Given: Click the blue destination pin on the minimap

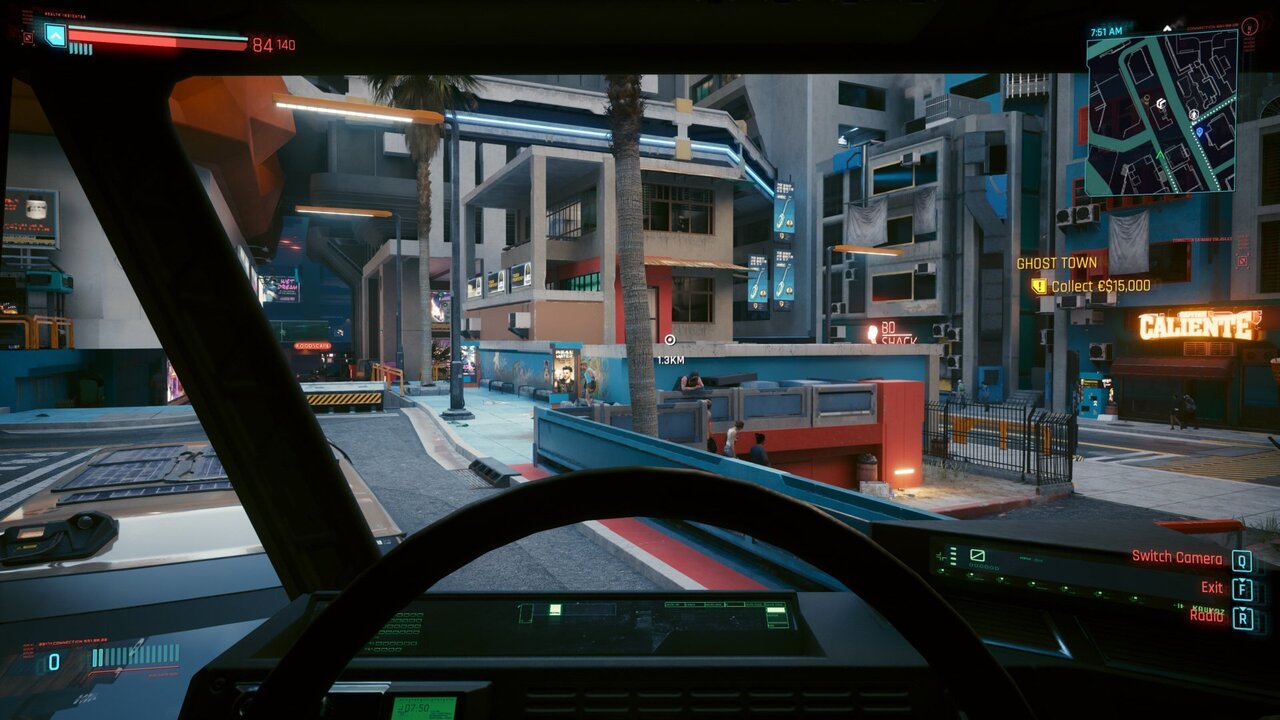Looking at the screenshot, I should pyautogui.click(x=1200, y=131).
